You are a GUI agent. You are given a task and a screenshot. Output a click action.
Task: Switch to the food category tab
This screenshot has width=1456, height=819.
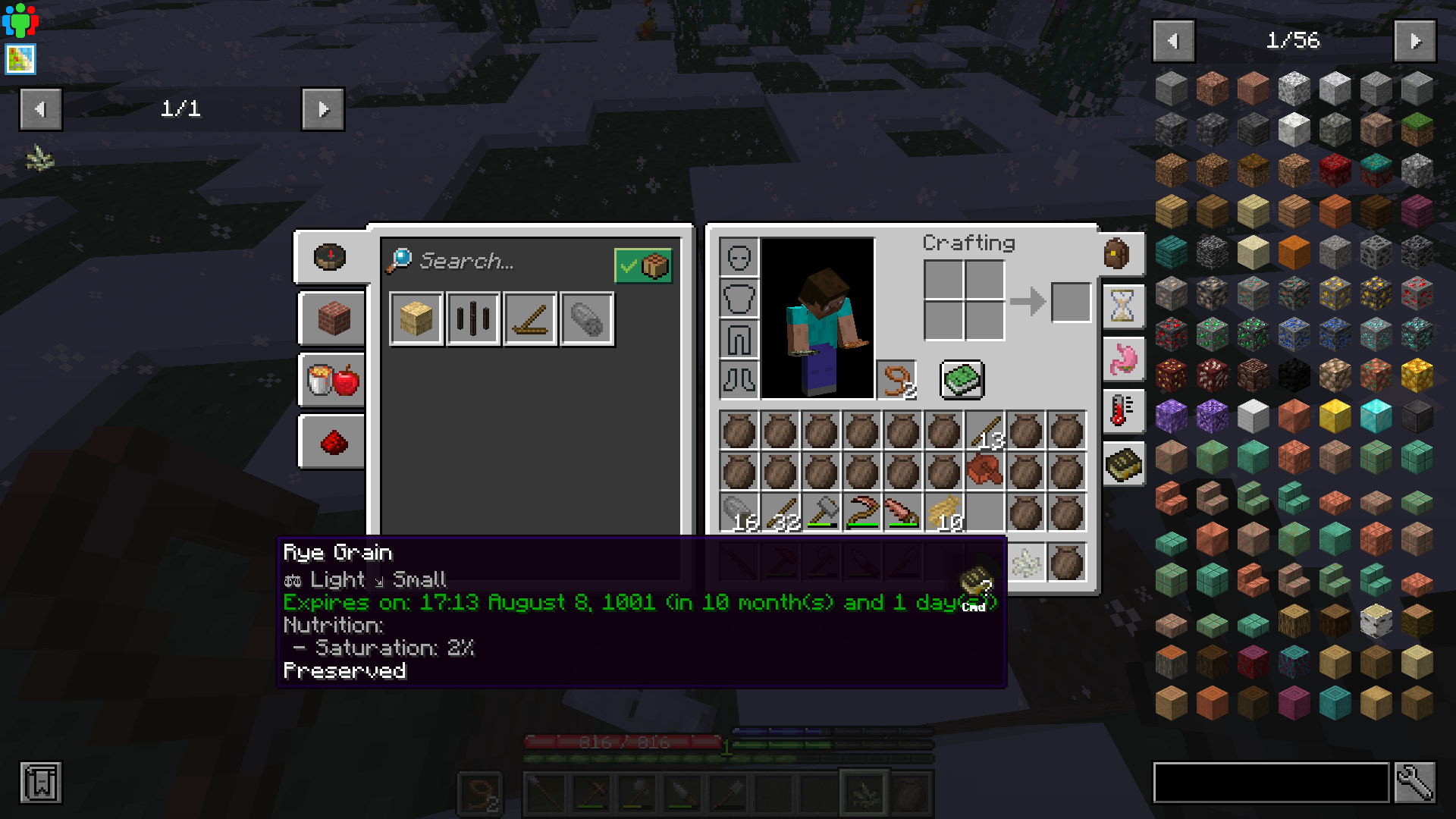point(331,381)
